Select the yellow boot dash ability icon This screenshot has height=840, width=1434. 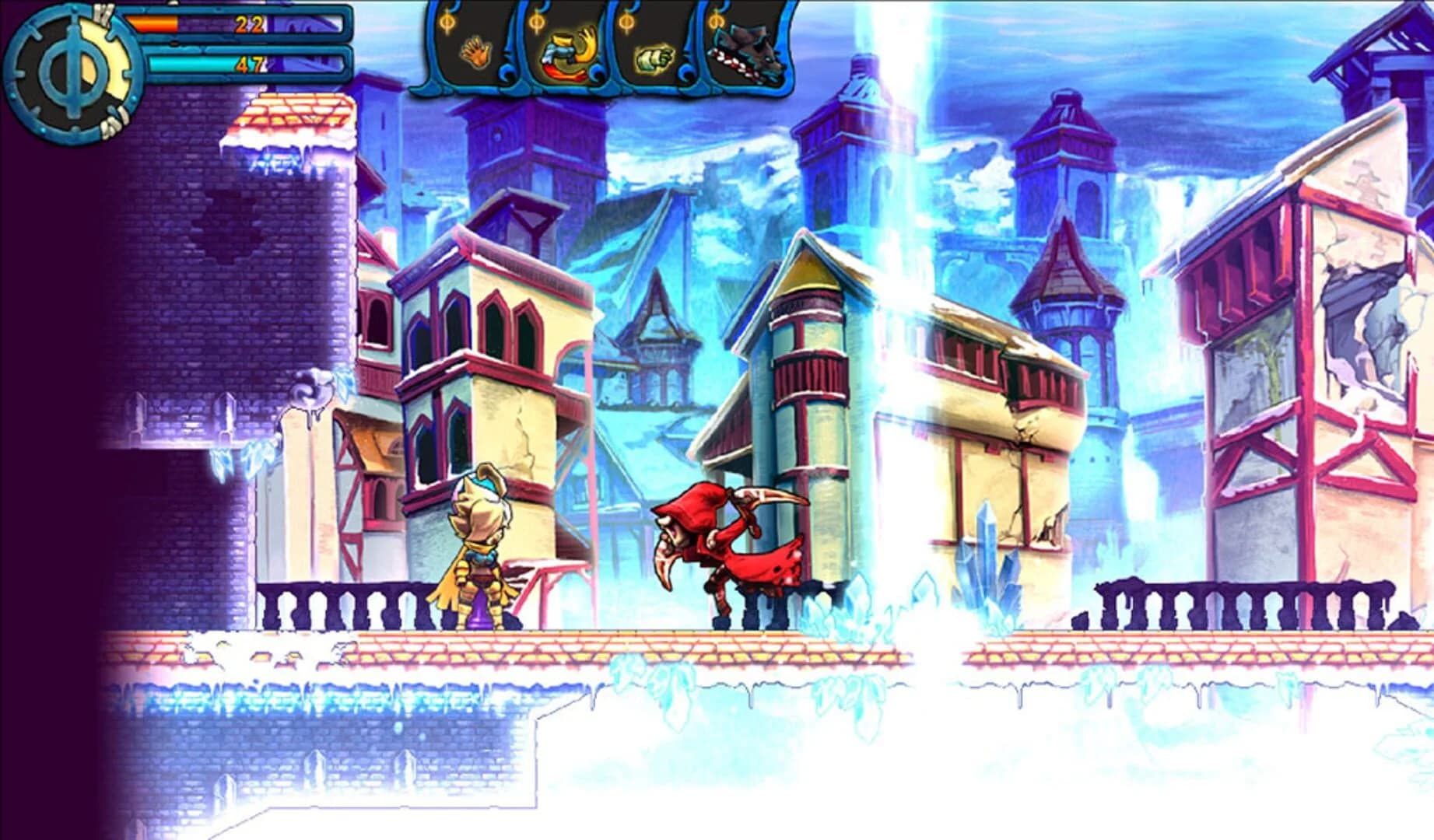pyautogui.click(x=568, y=53)
